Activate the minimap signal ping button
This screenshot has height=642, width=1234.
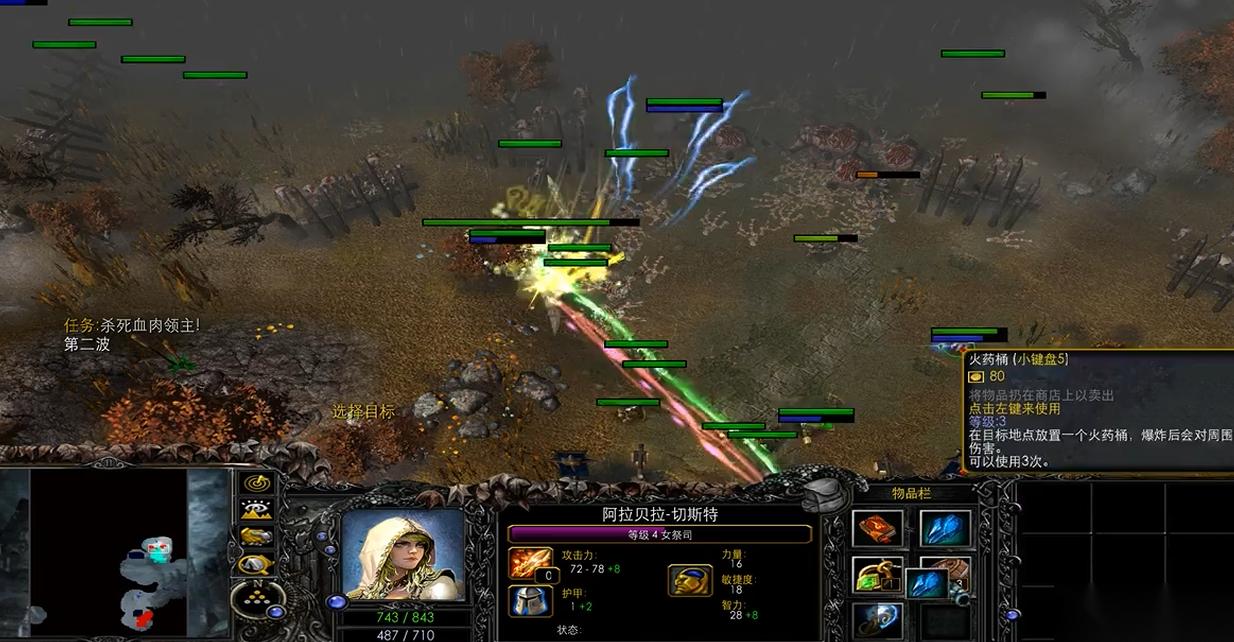point(258,483)
